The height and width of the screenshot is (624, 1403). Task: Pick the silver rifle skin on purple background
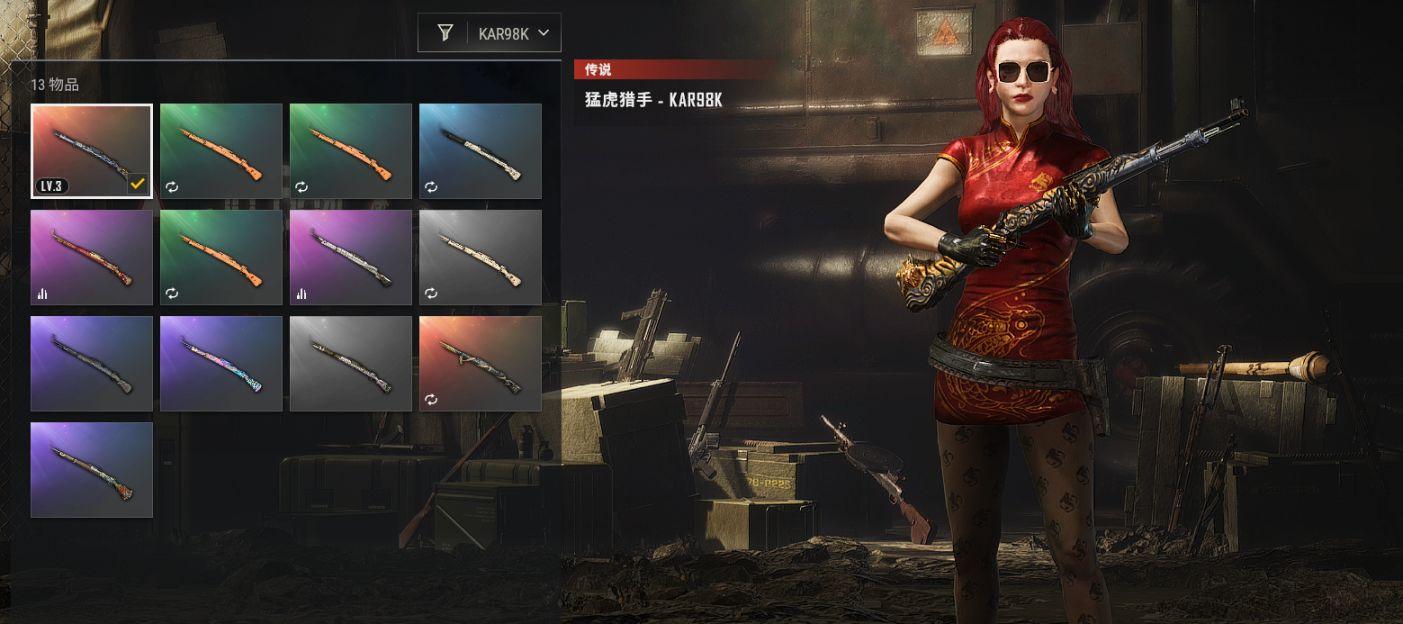click(x=350, y=257)
